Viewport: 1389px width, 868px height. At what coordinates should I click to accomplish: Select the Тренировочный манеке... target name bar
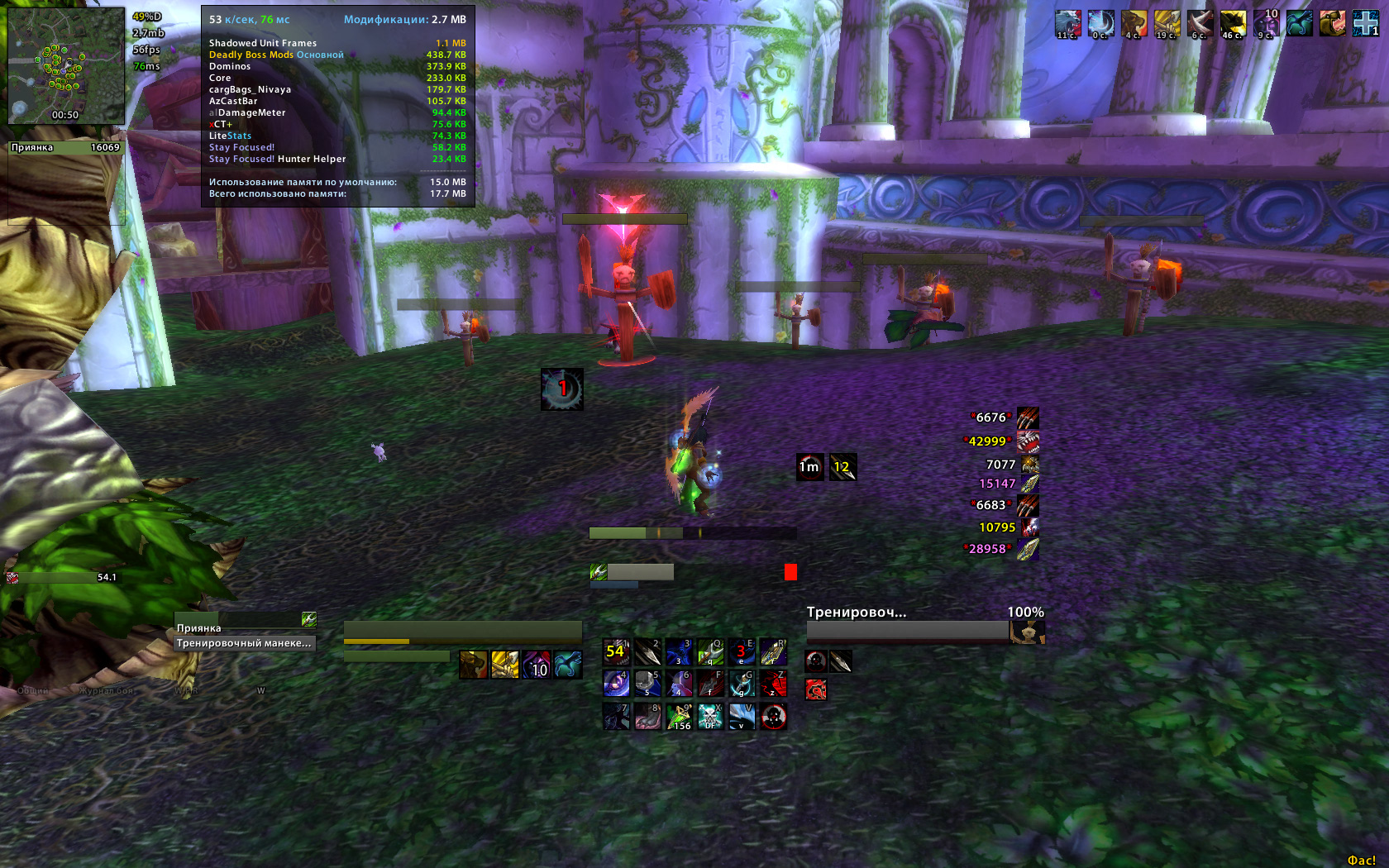tap(245, 643)
